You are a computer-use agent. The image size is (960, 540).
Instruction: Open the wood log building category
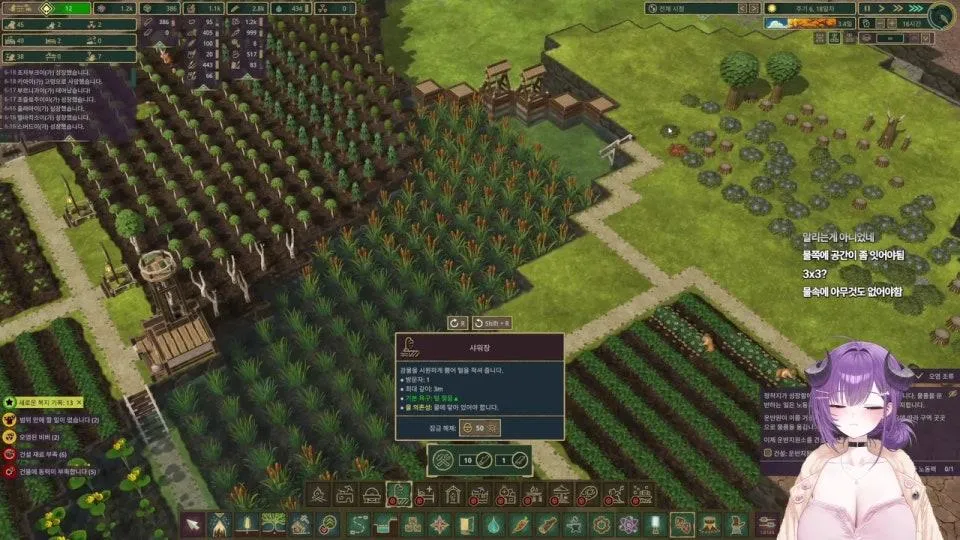547,524
